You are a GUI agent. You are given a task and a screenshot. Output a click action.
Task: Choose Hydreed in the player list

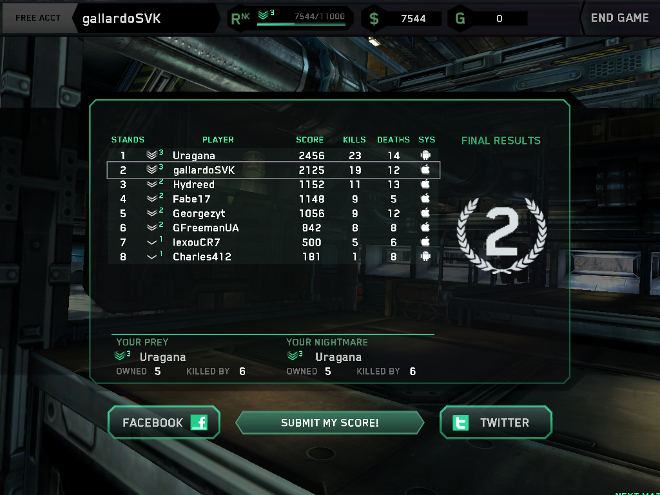click(x=272, y=185)
